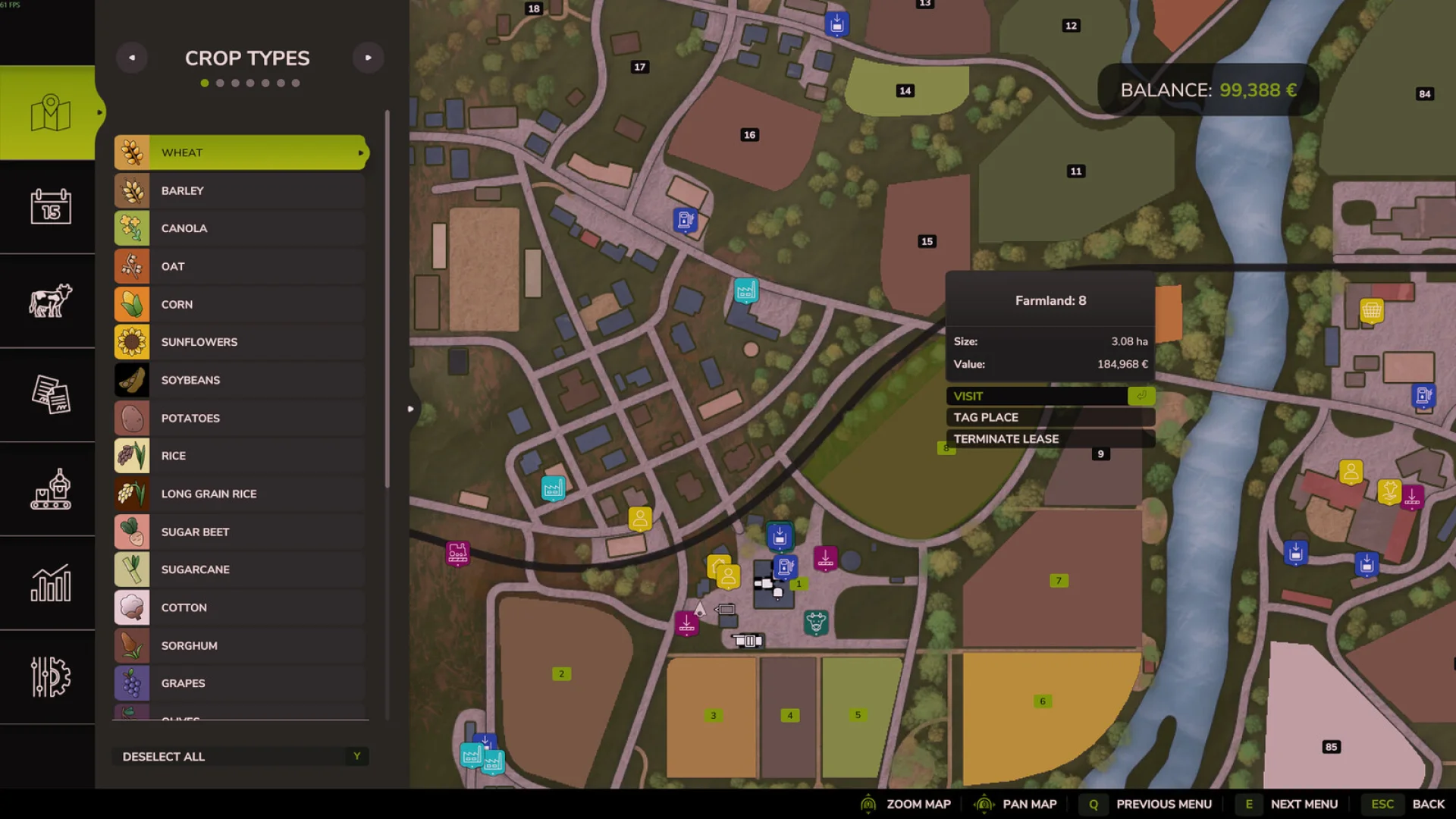The height and width of the screenshot is (819, 1456).
Task: Click the gas station icon on the map
Action: click(686, 220)
